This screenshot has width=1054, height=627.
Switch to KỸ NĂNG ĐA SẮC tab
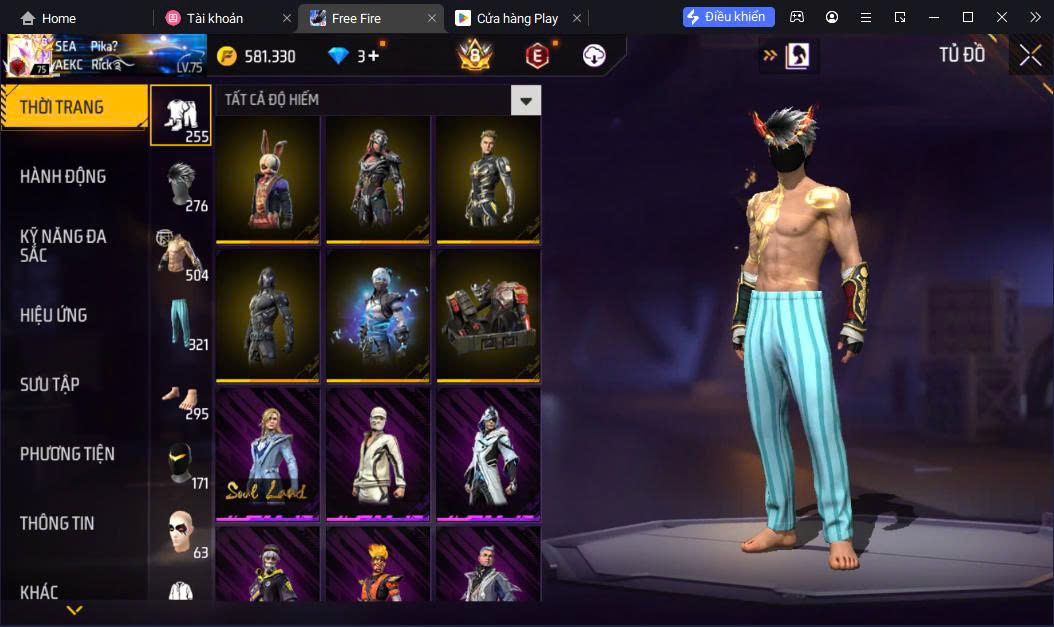63,246
